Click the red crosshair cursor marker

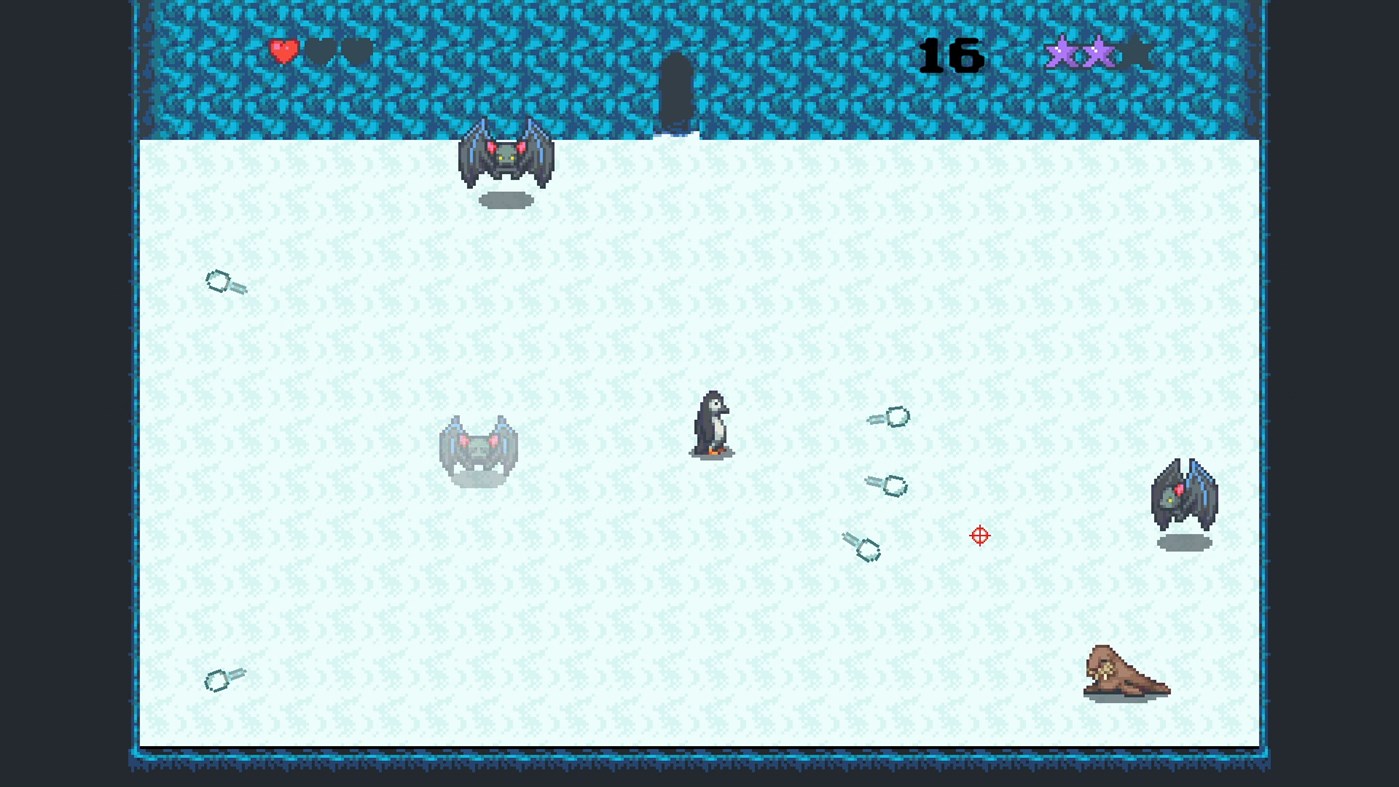(980, 536)
